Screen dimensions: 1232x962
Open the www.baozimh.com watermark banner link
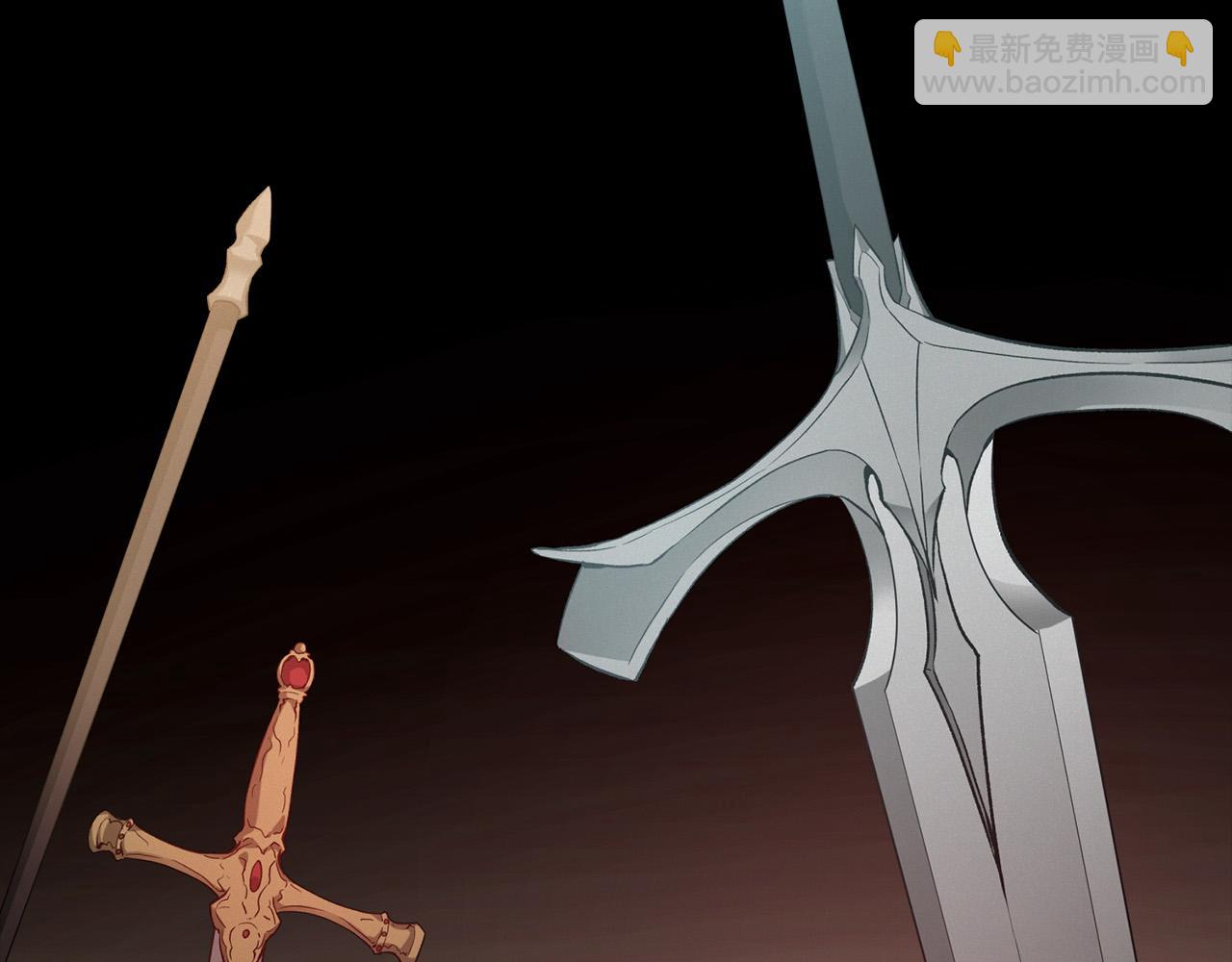click(x=1063, y=63)
